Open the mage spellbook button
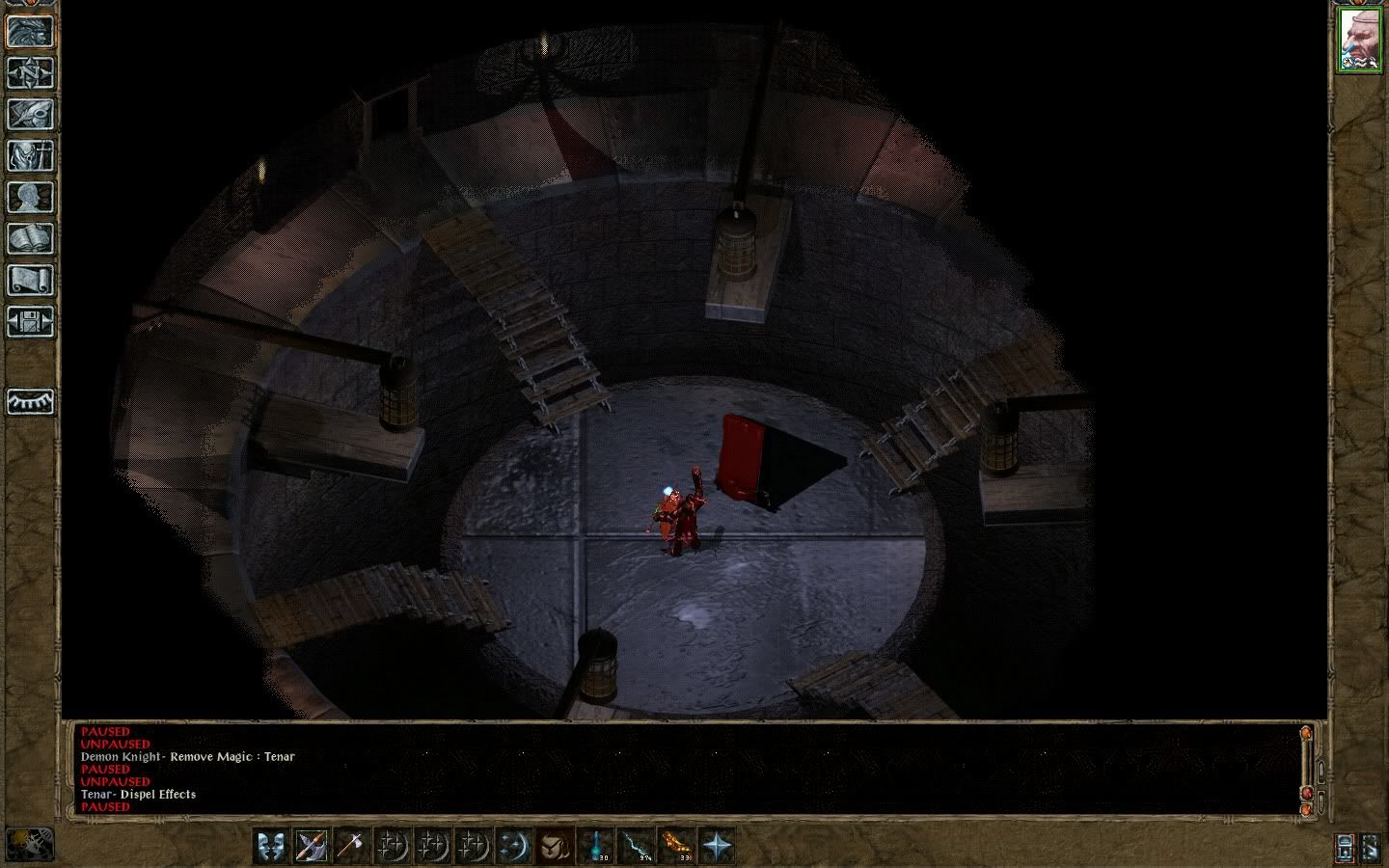This screenshot has height=868, width=1389. click(x=30, y=238)
